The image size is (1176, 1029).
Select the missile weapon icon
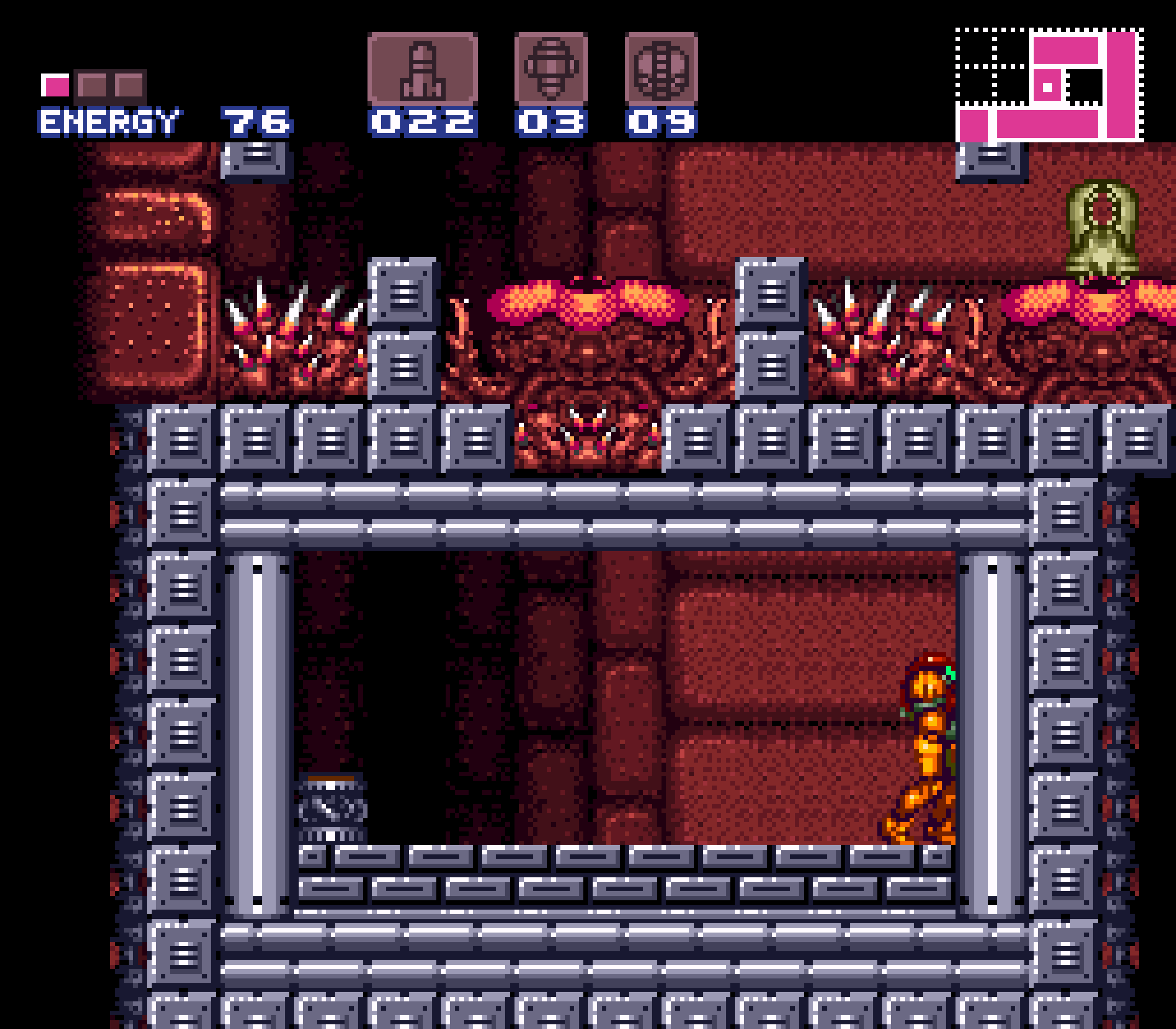click(423, 69)
